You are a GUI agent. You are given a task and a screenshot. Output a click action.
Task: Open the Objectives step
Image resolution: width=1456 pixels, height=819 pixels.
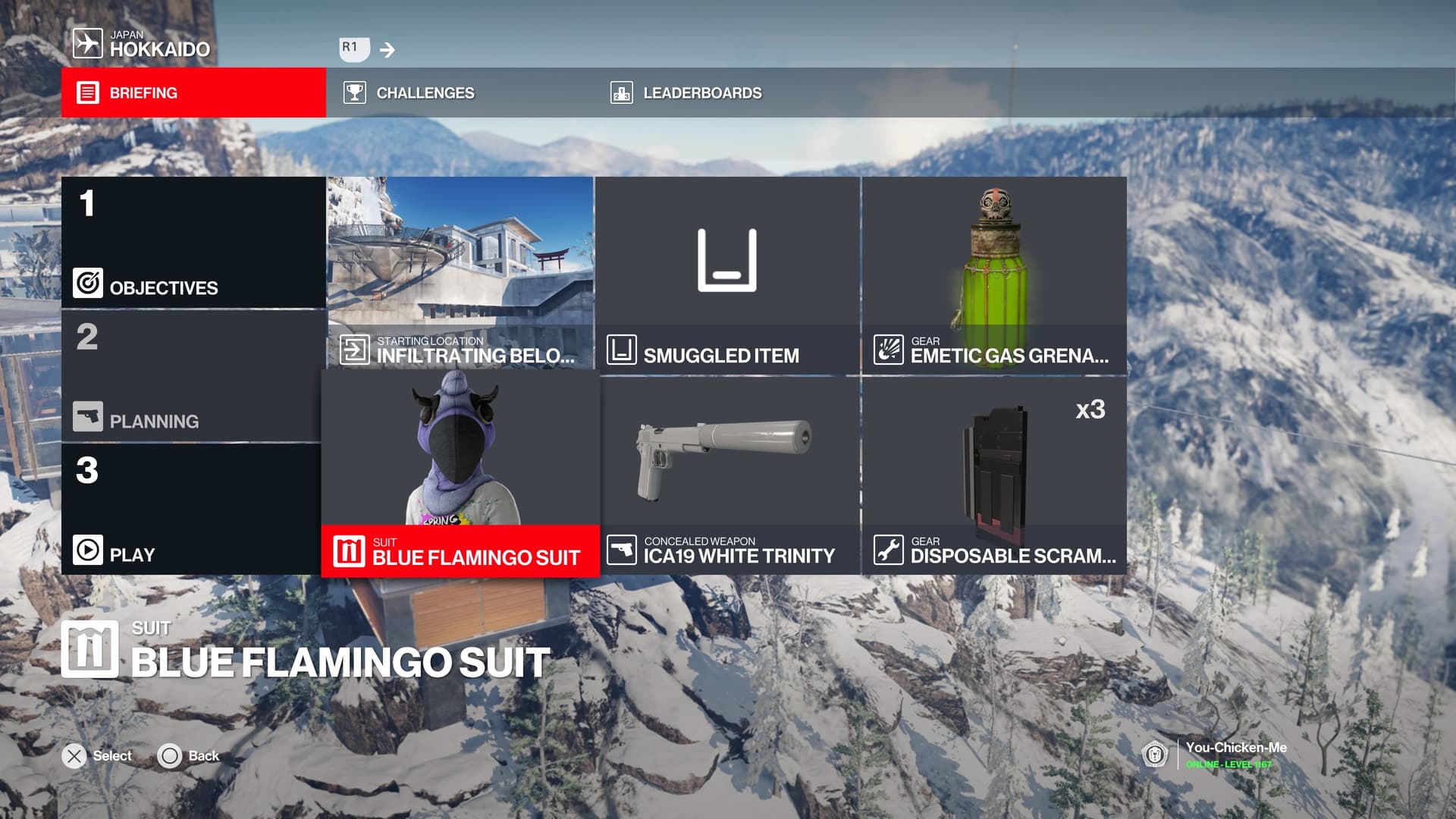click(x=193, y=243)
